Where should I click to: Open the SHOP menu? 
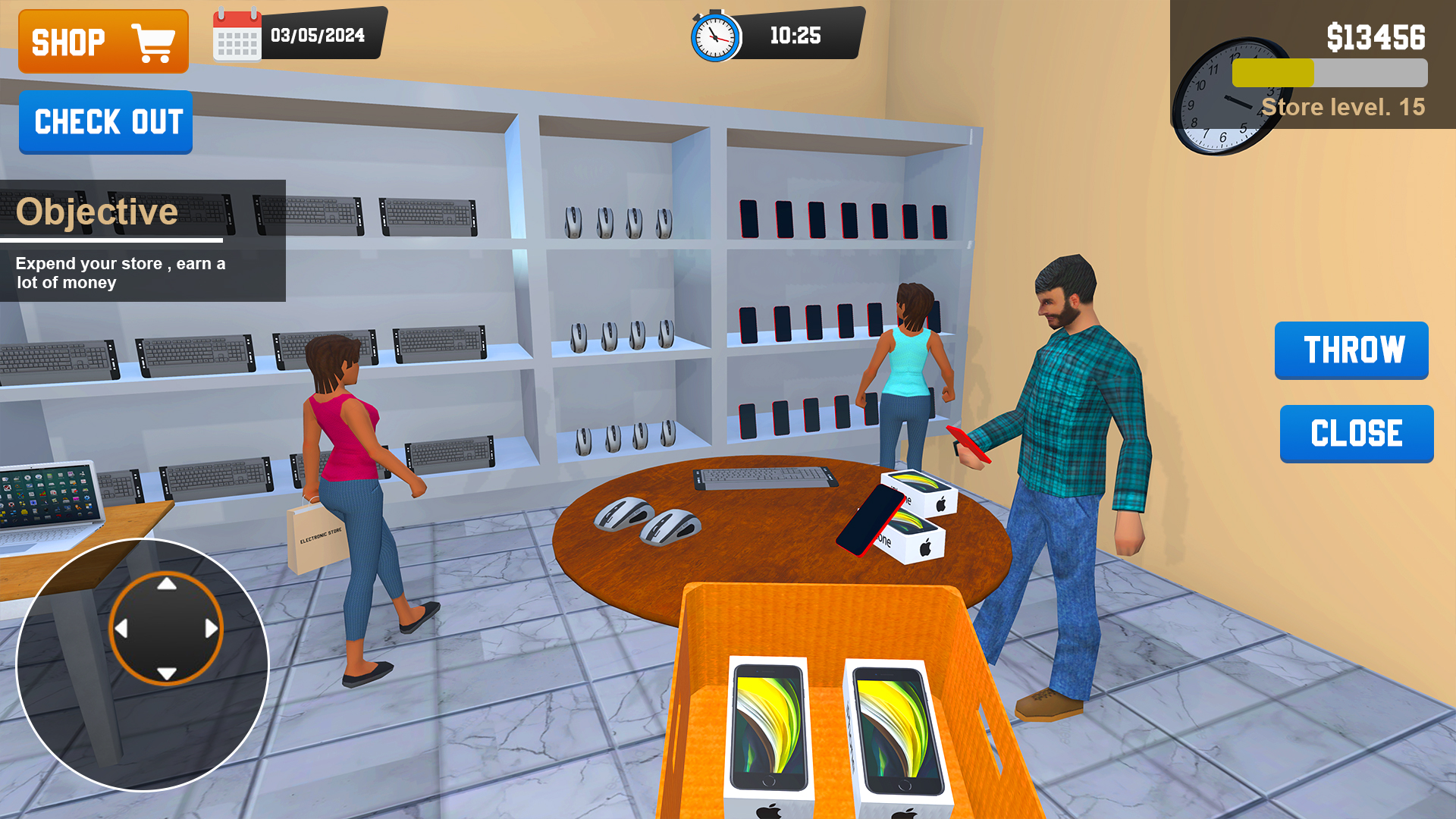(102, 42)
